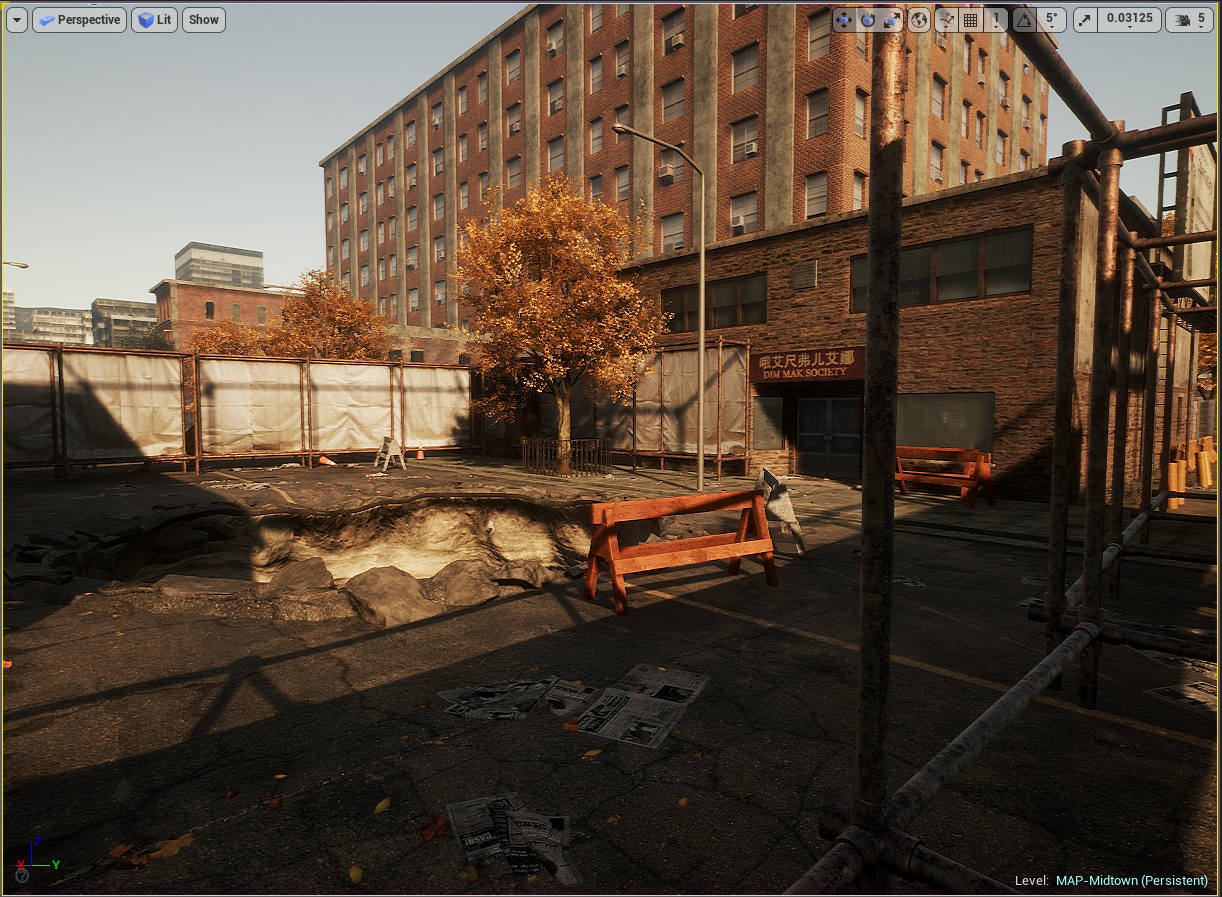Open the grid snap size dropdown
The width and height of the screenshot is (1222, 897).
click(x=995, y=20)
